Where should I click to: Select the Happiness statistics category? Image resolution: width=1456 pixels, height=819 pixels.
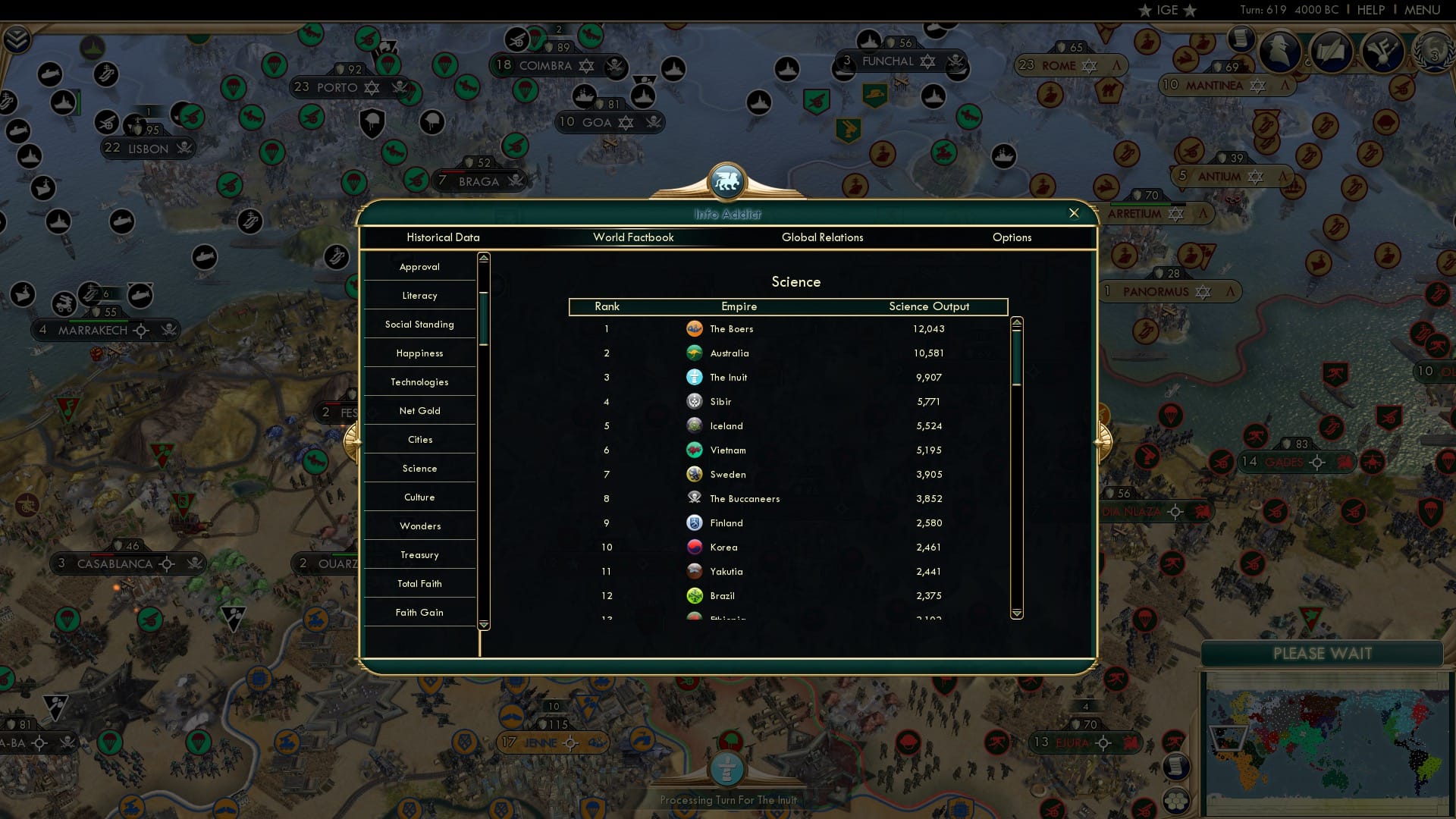point(420,353)
